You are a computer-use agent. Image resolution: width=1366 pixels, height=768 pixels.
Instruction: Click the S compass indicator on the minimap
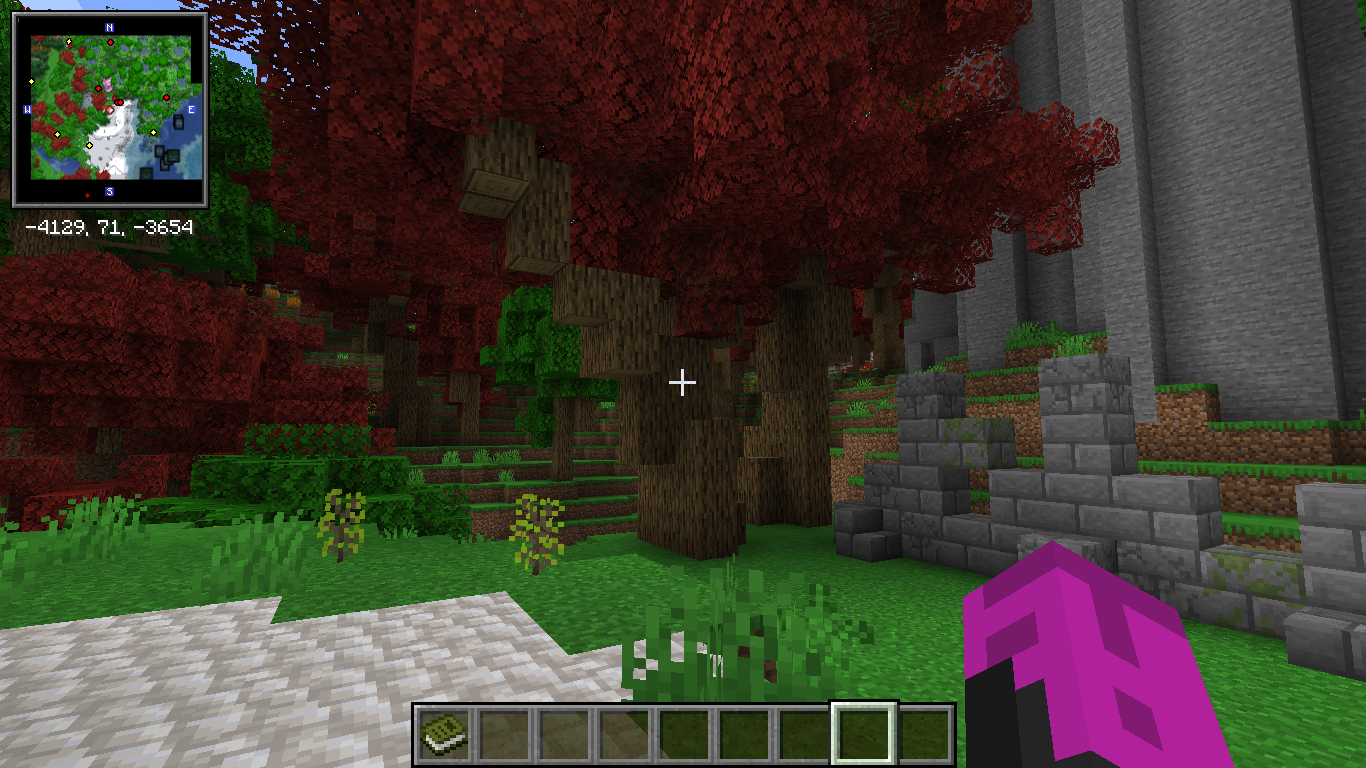(x=110, y=190)
